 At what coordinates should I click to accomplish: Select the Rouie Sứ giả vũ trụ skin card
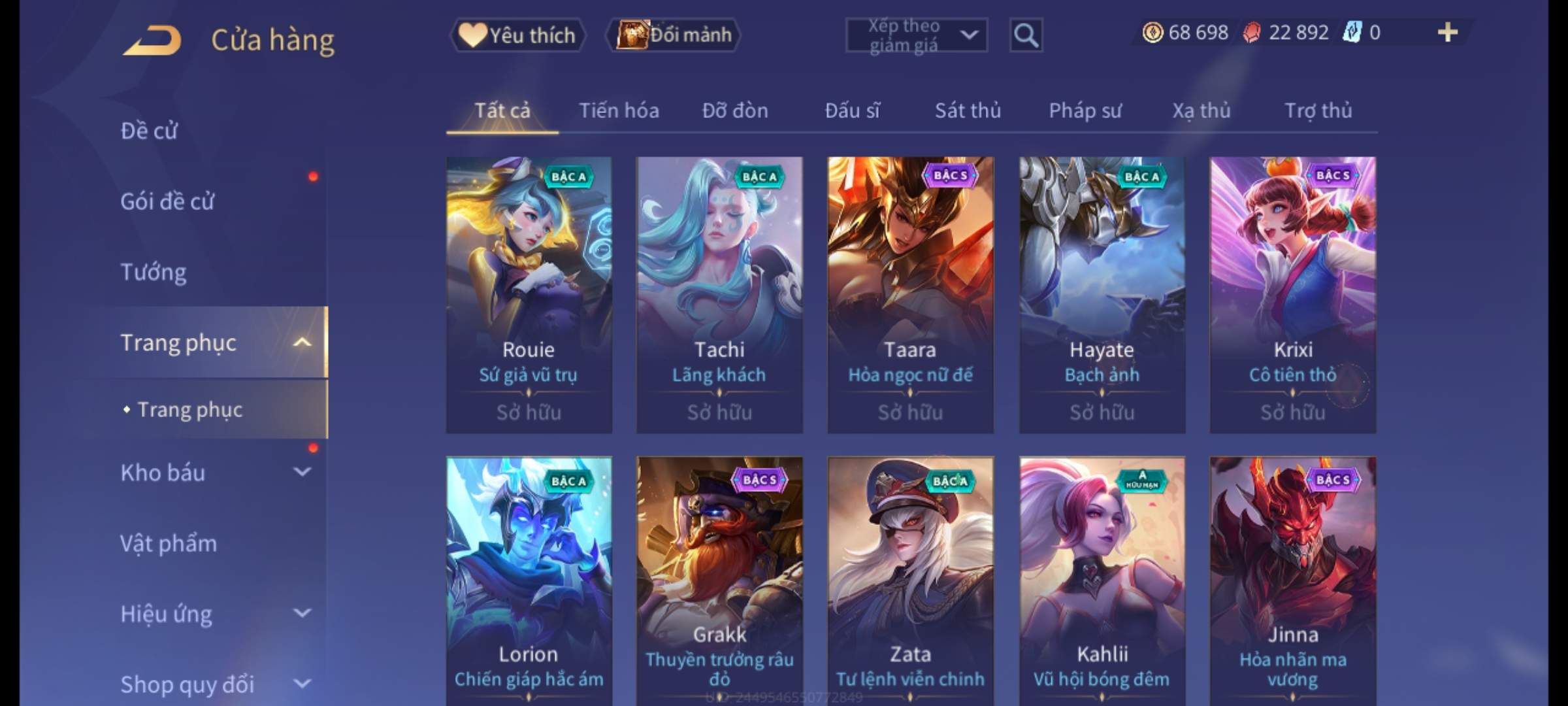point(529,294)
